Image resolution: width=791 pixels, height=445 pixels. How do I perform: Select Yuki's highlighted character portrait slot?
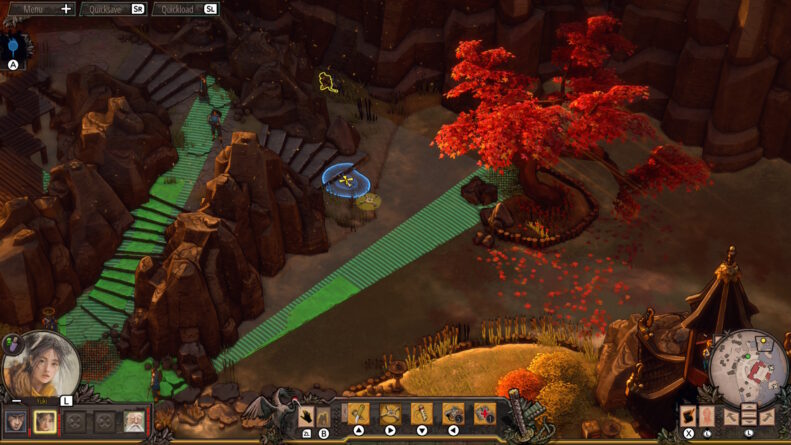[x=45, y=422]
